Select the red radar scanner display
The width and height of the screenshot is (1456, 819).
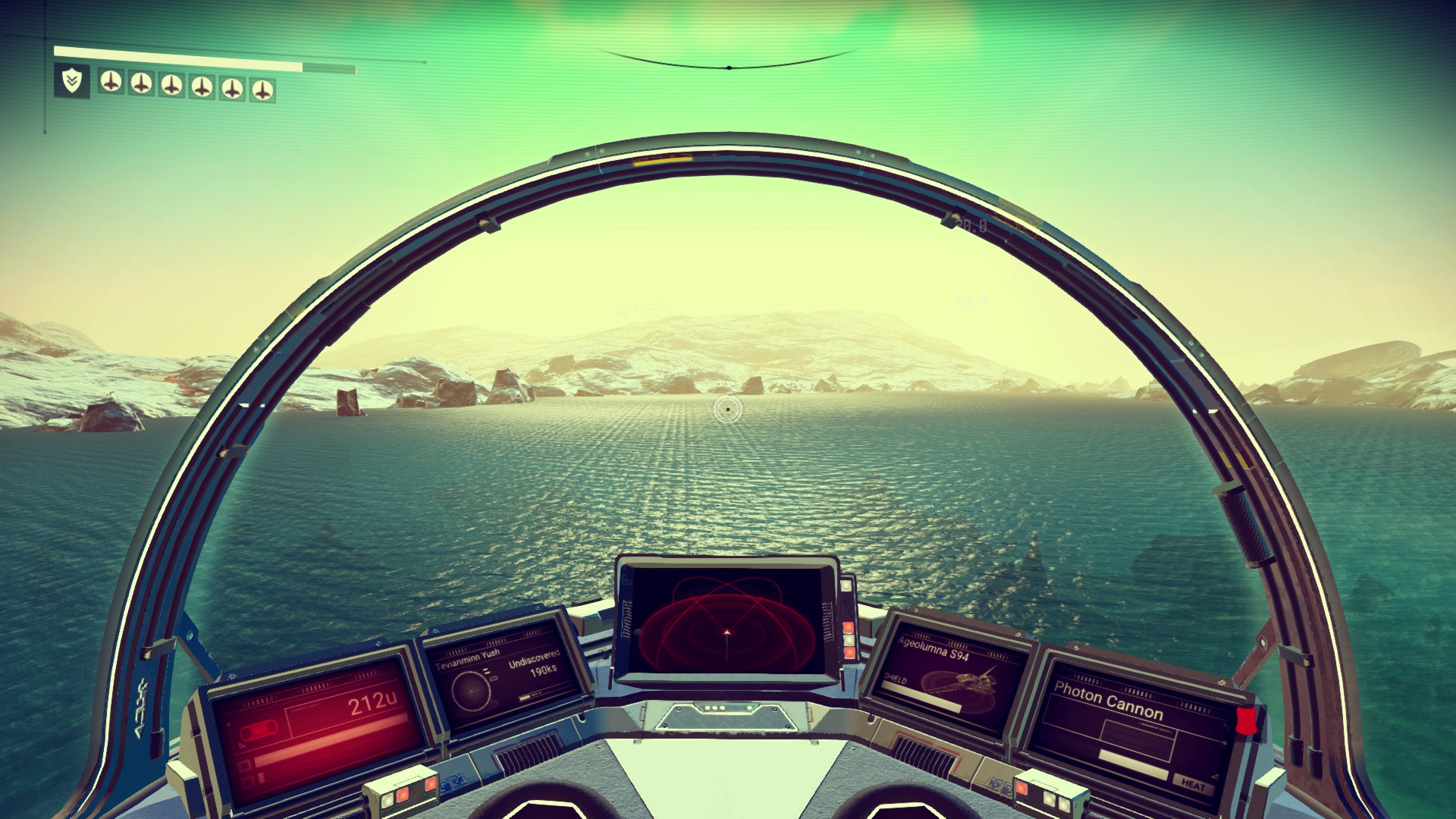726,623
